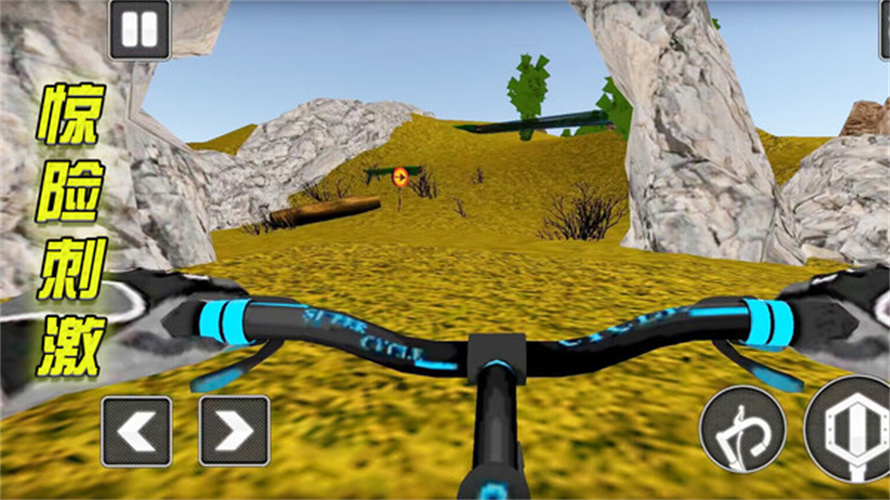Hit the round pedal accelerate button
Viewport: 890px width, 500px height.
point(850,430)
